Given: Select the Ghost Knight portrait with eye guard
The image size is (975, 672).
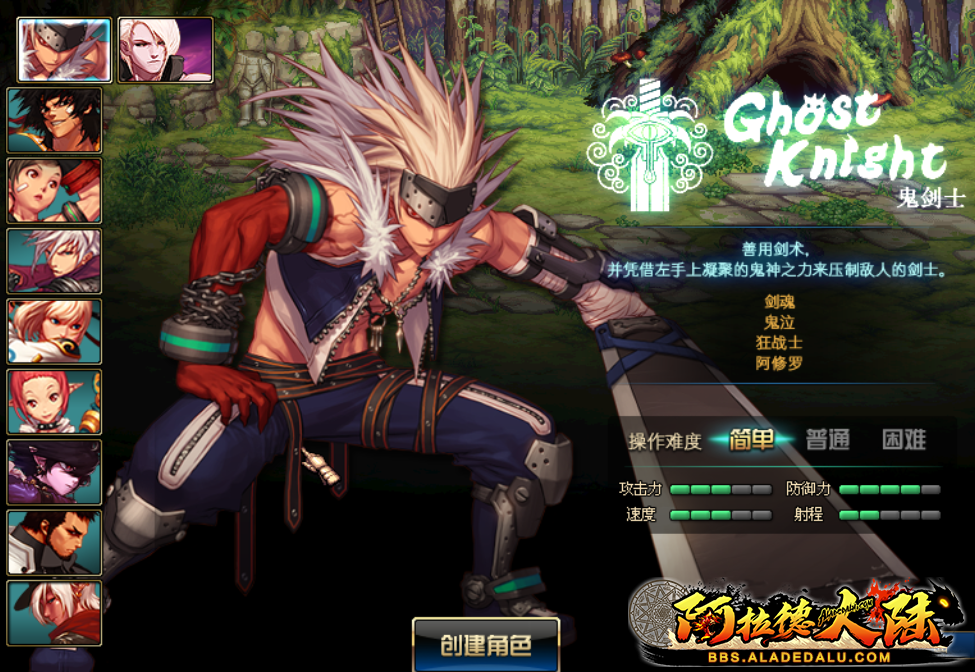Looking at the screenshot, I should click(64, 49).
